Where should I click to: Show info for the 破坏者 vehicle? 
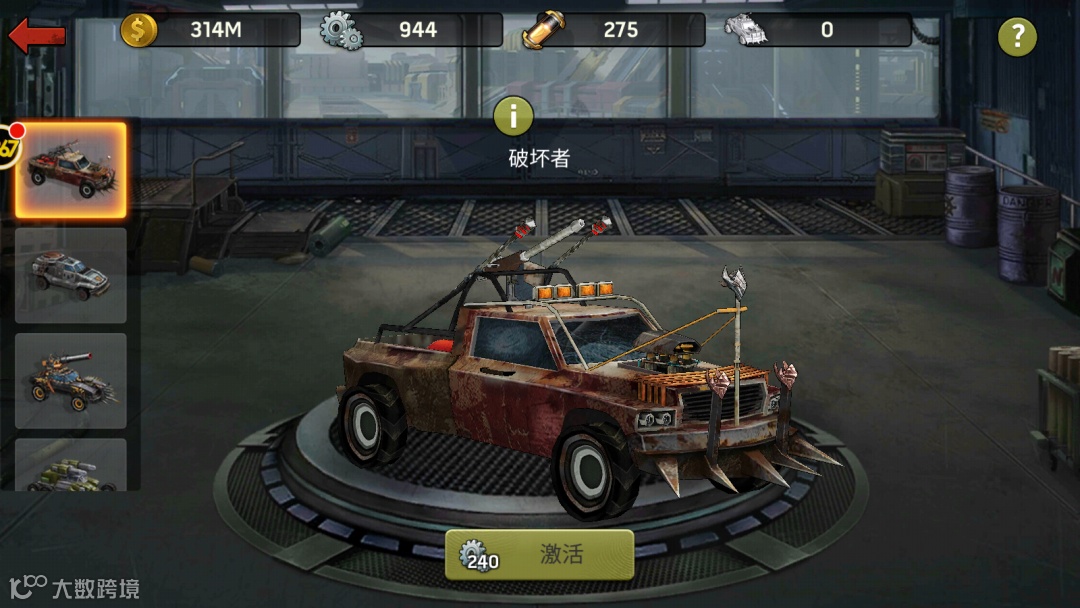coord(514,117)
